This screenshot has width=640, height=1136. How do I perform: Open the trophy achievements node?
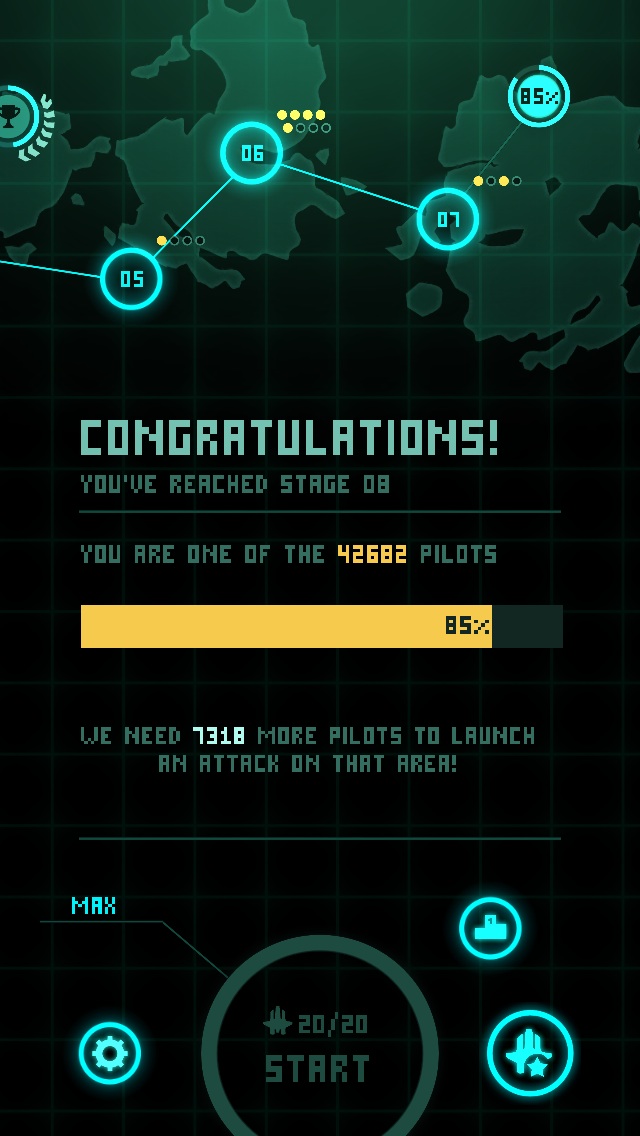tap(12, 117)
